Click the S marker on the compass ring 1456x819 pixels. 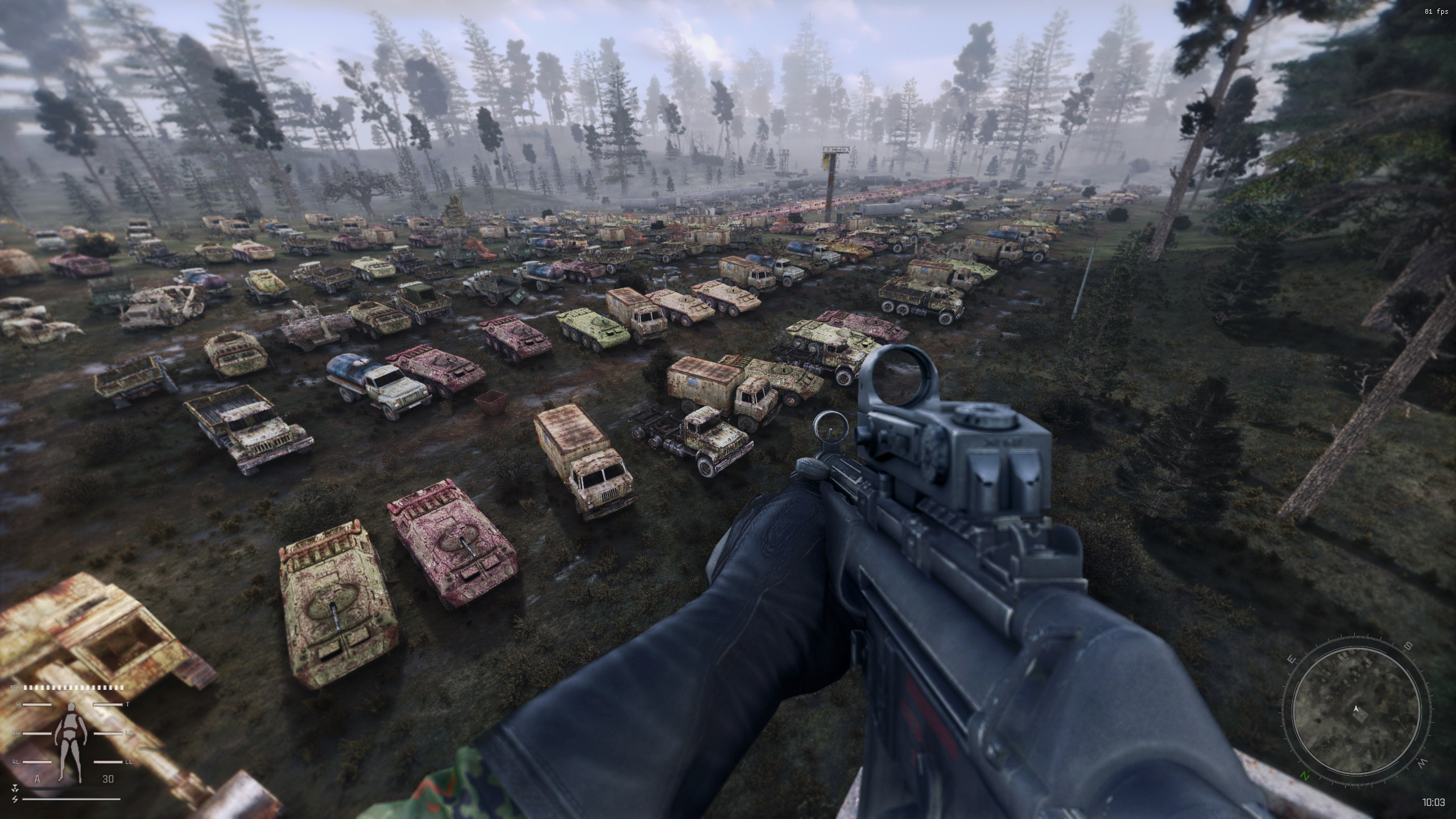click(x=1408, y=646)
